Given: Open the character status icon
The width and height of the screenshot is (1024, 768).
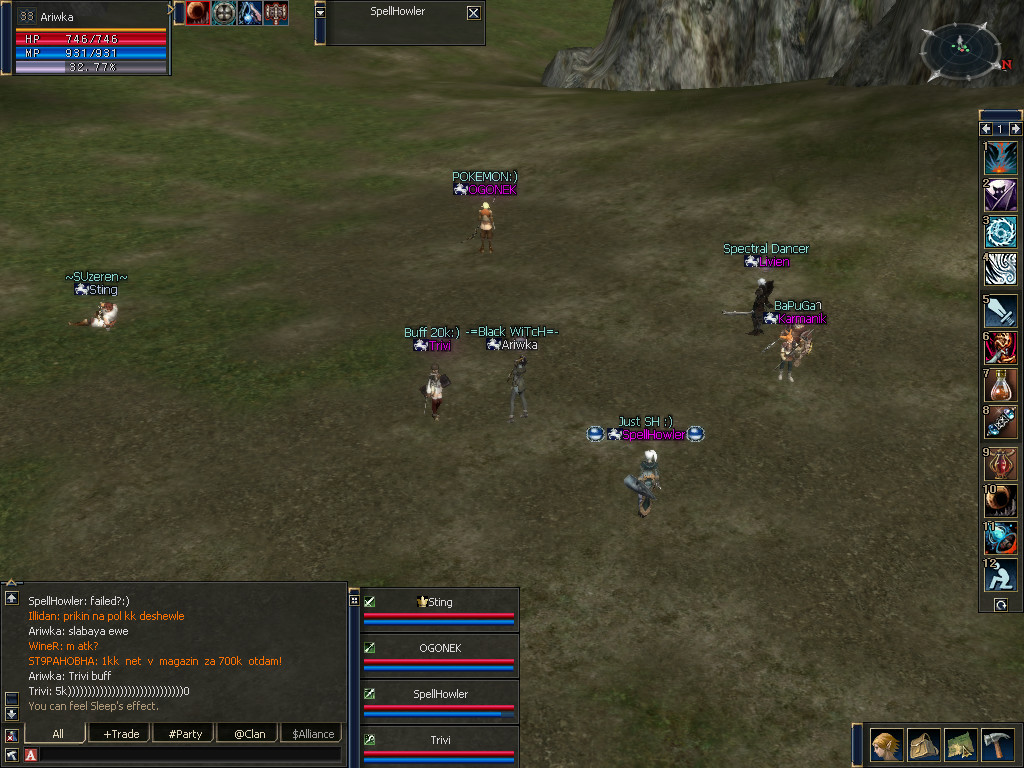Looking at the screenshot, I should [x=886, y=745].
